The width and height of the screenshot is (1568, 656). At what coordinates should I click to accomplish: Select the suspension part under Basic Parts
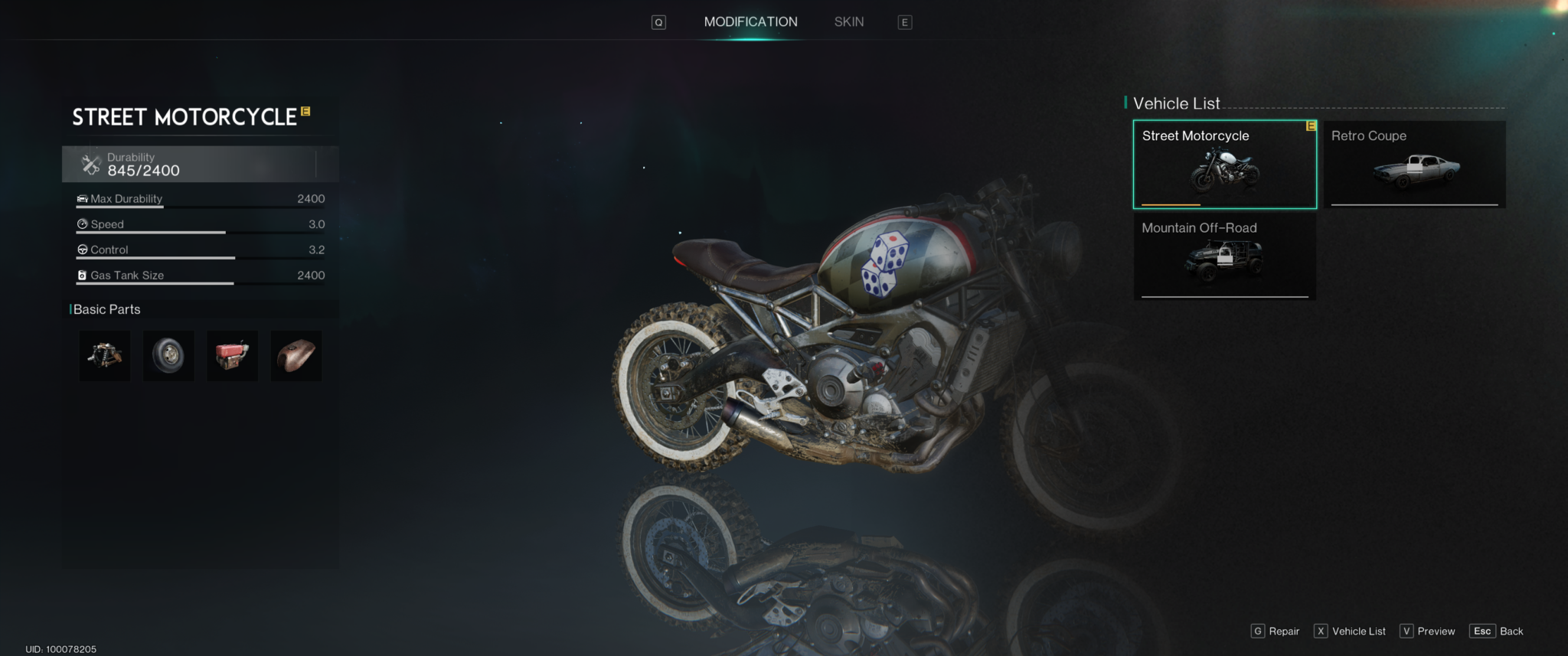tap(104, 355)
